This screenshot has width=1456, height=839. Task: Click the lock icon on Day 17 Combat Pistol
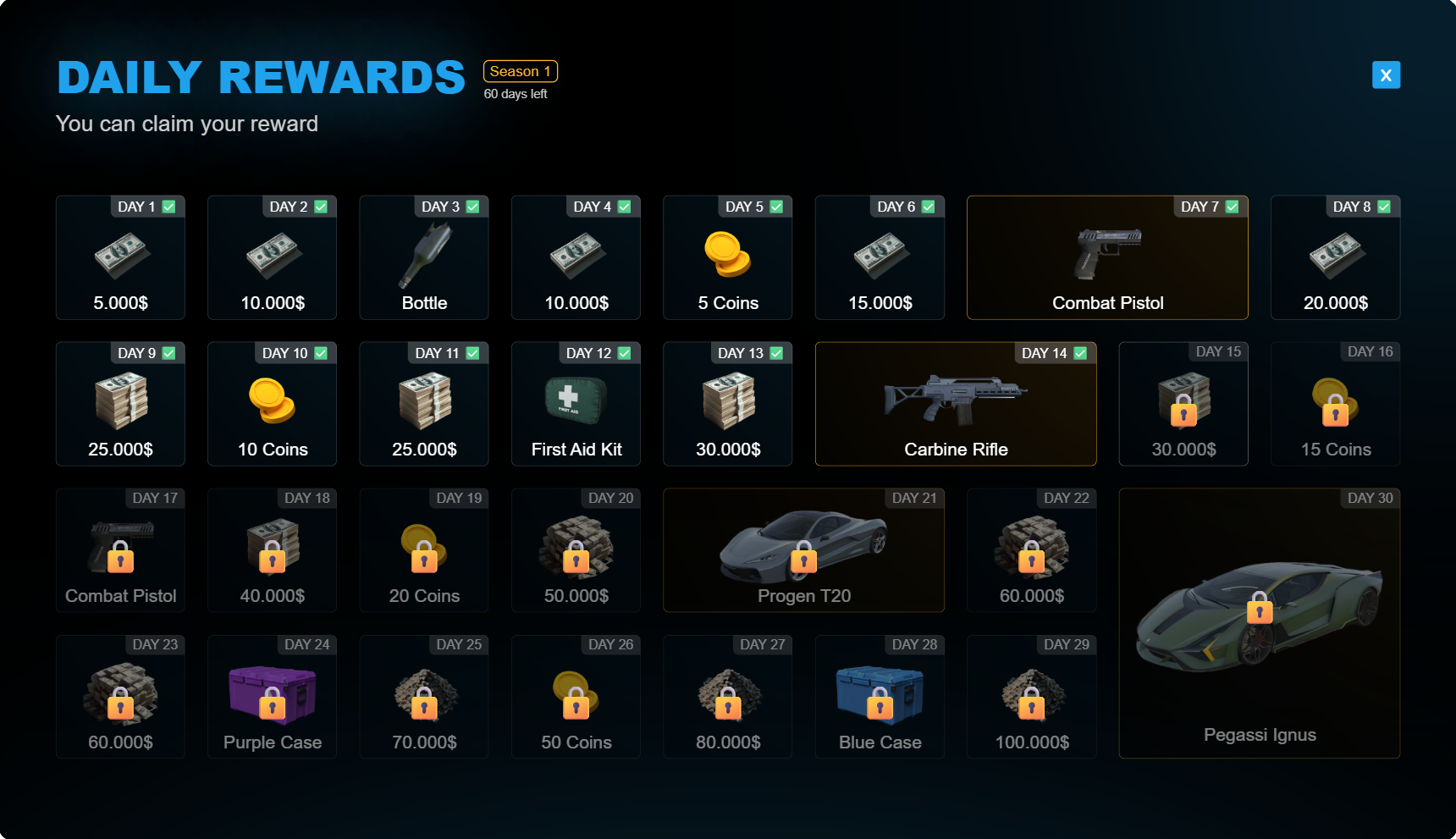pyautogui.click(x=120, y=559)
